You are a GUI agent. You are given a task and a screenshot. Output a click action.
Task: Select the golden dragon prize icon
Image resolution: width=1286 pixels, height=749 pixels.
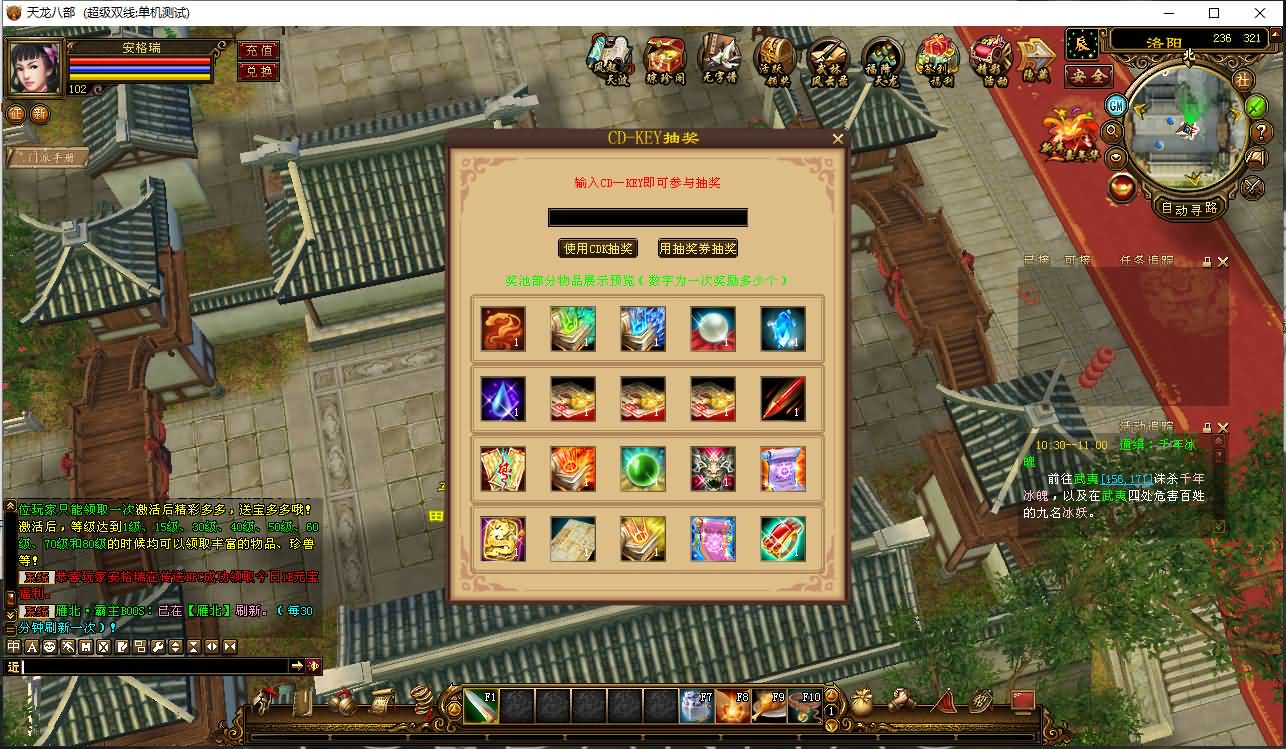pos(502,538)
